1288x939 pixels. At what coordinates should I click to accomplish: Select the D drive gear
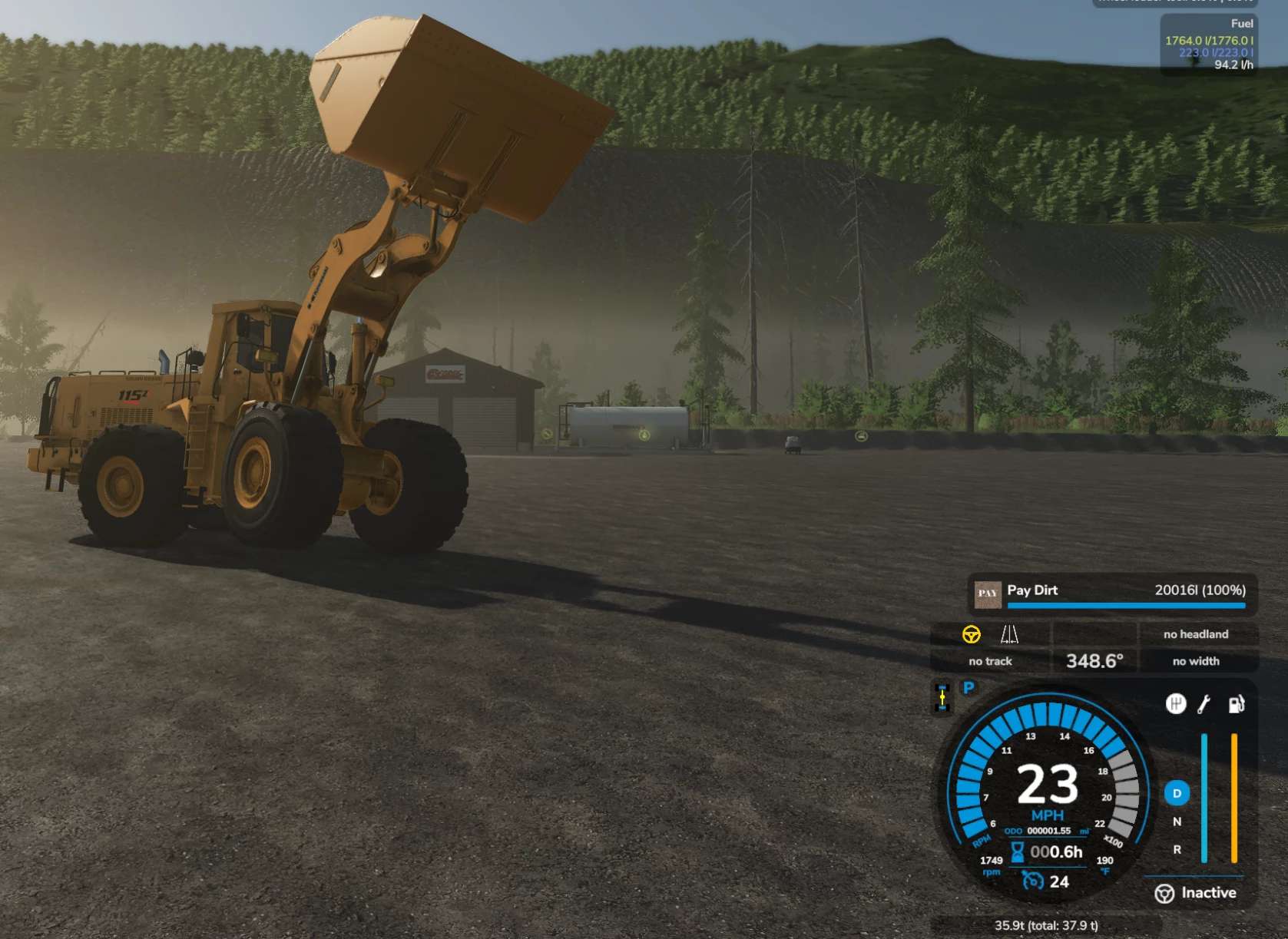pos(1177,793)
